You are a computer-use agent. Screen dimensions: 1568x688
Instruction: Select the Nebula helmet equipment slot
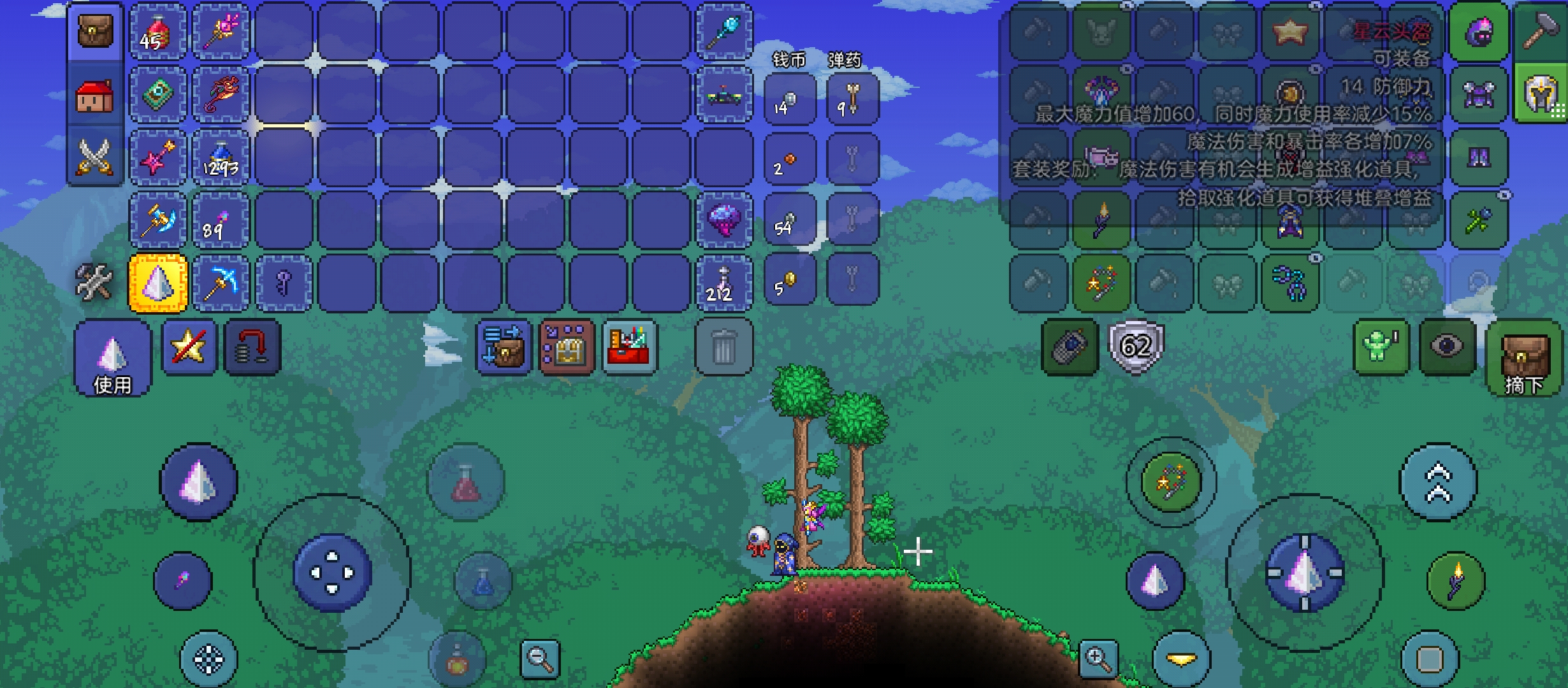(x=1479, y=32)
